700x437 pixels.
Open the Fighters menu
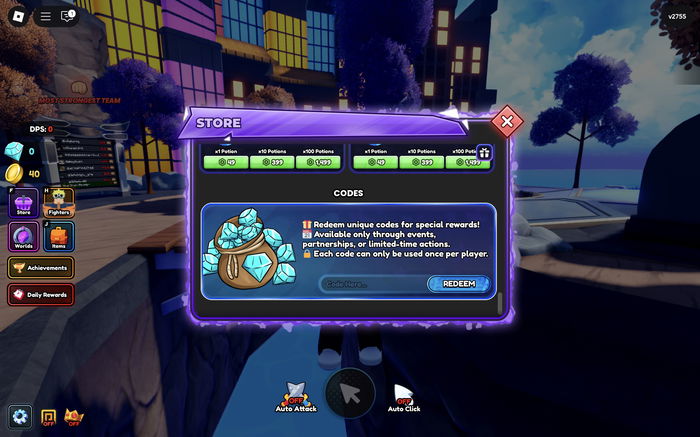click(58, 203)
